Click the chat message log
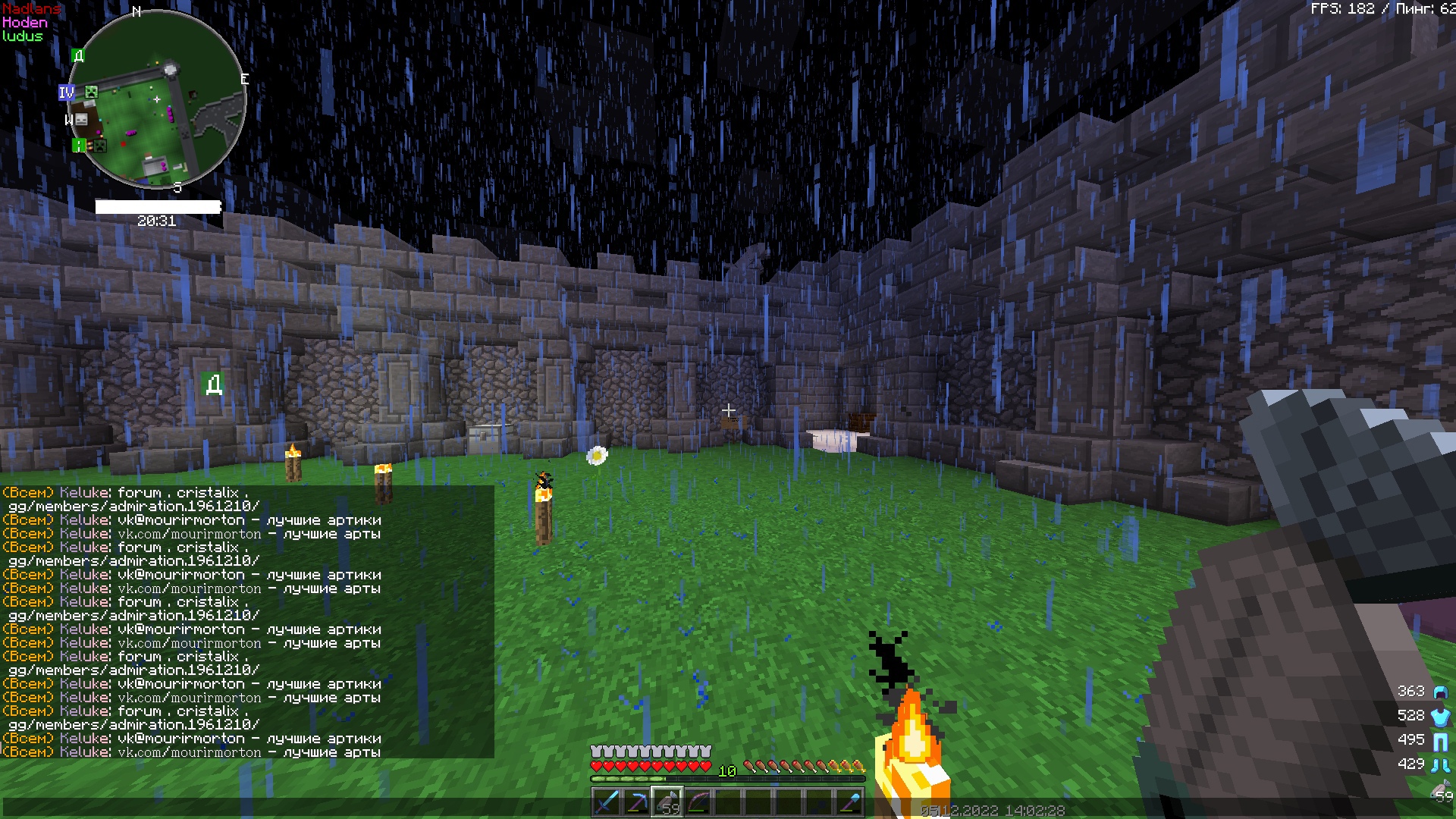This screenshot has width=1456, height=819. click(x=247, y=622)
